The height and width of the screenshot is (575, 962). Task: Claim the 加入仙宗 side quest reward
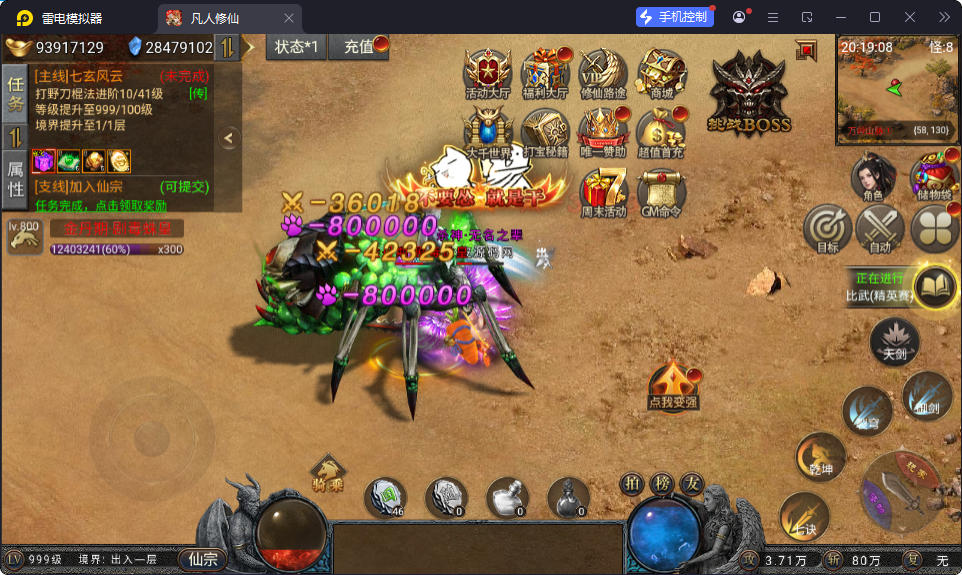click(x=120, y=195)
